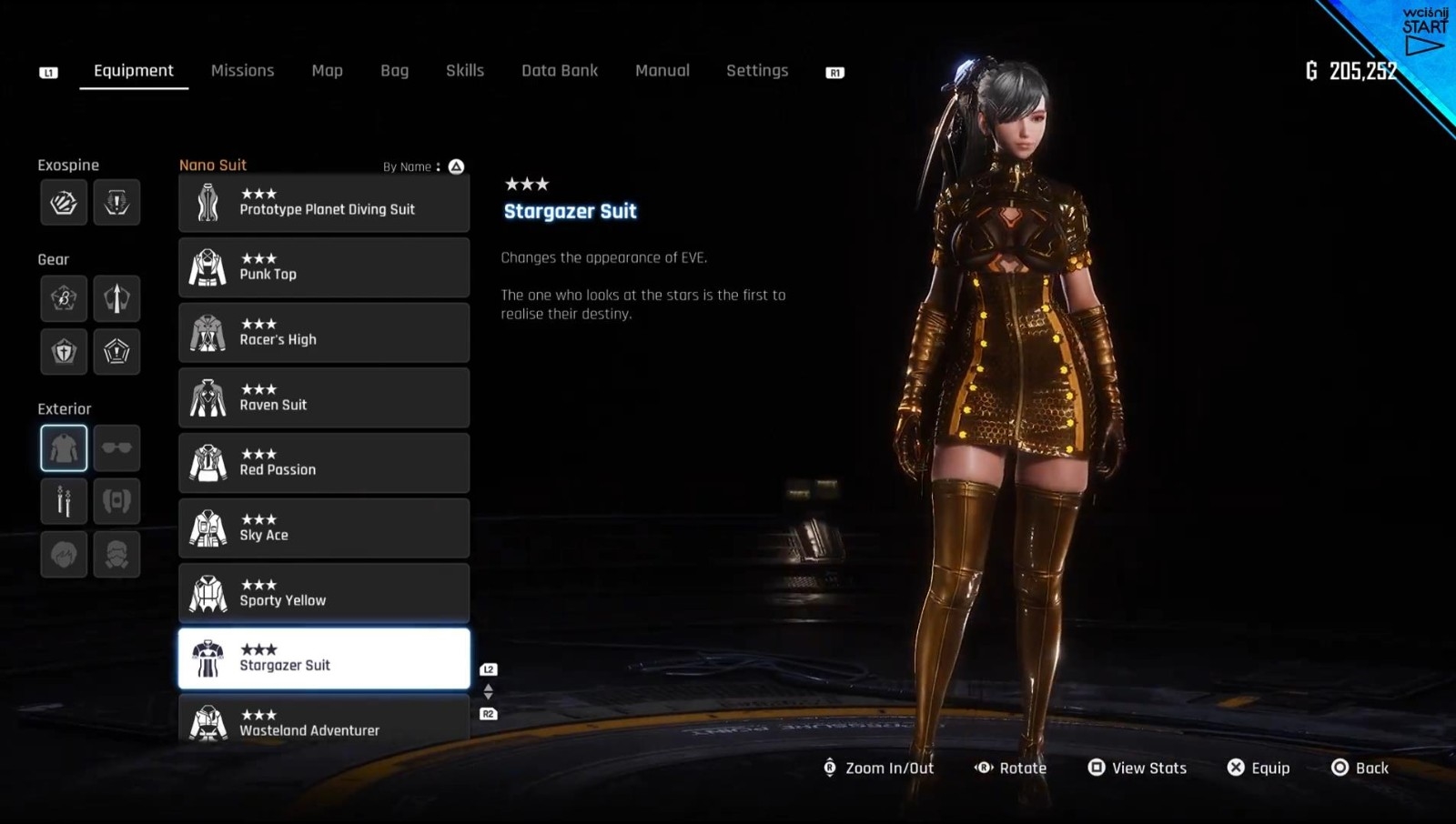1456x824 pixels.
Task: Select the Prototype Planet Diving Suit
Action: 324,203
